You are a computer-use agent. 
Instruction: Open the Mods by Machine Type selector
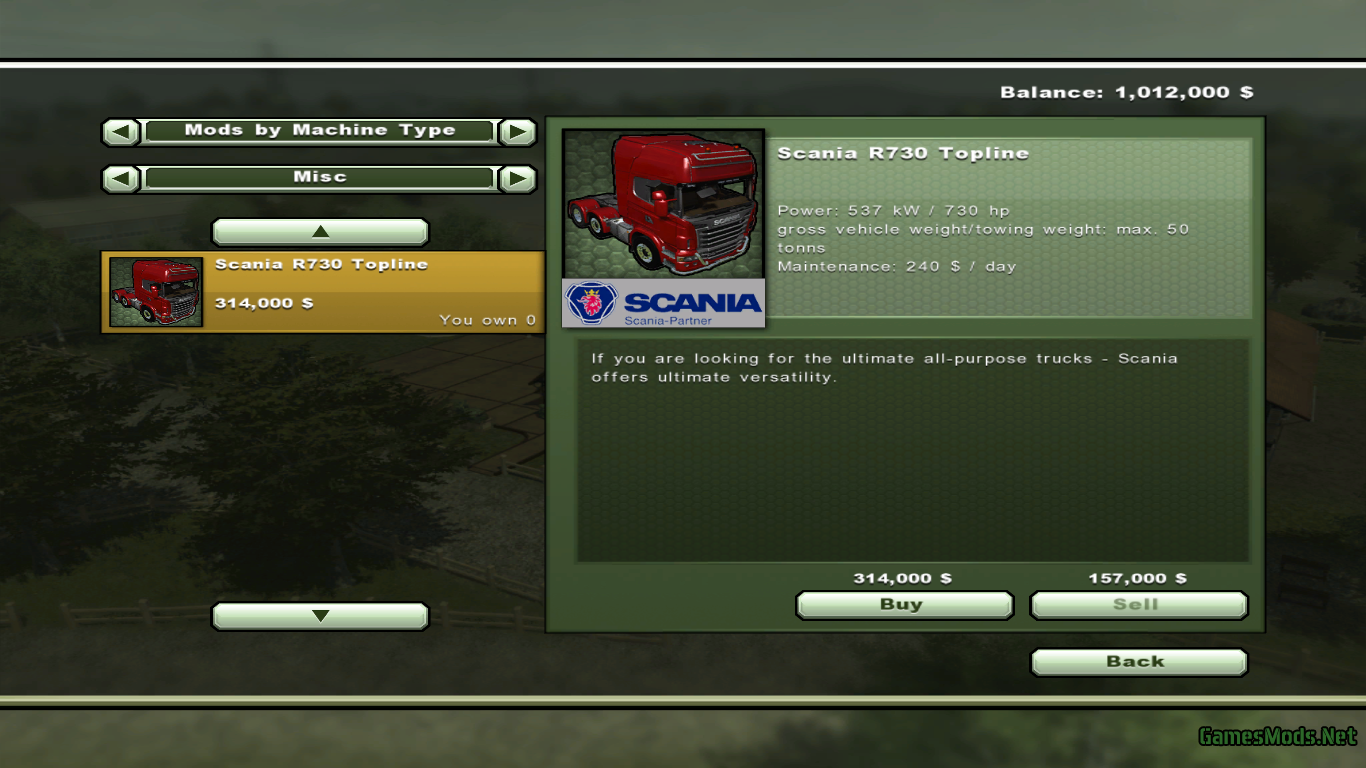pos(318,130)
